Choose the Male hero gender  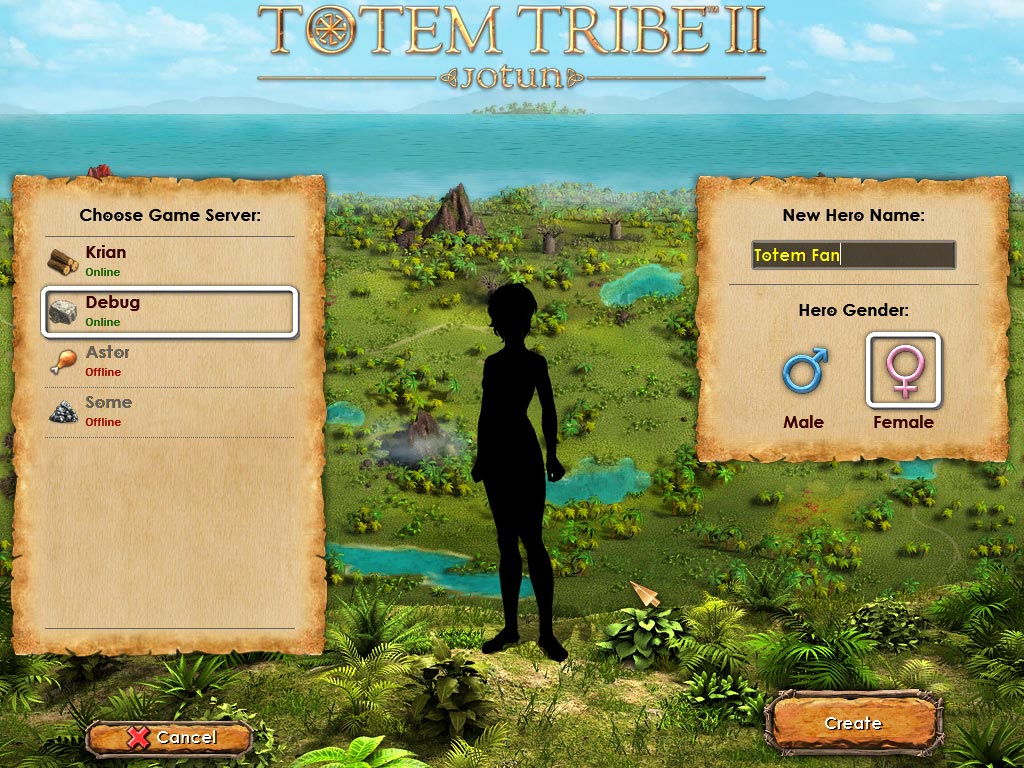pos(804,385)
